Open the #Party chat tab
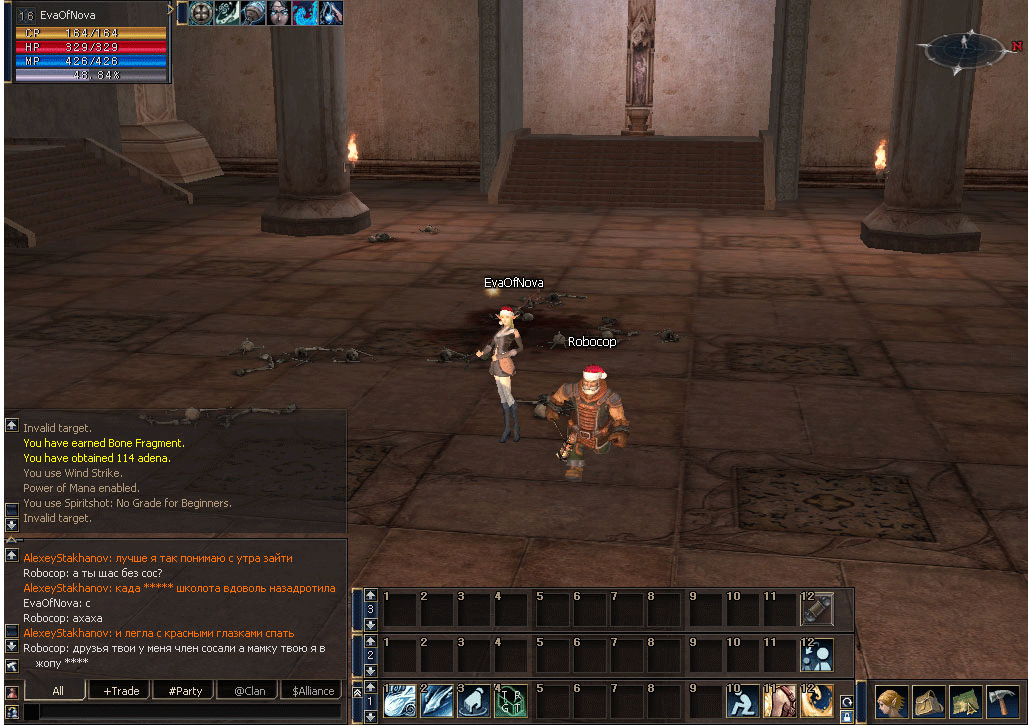 coord(185,690)
